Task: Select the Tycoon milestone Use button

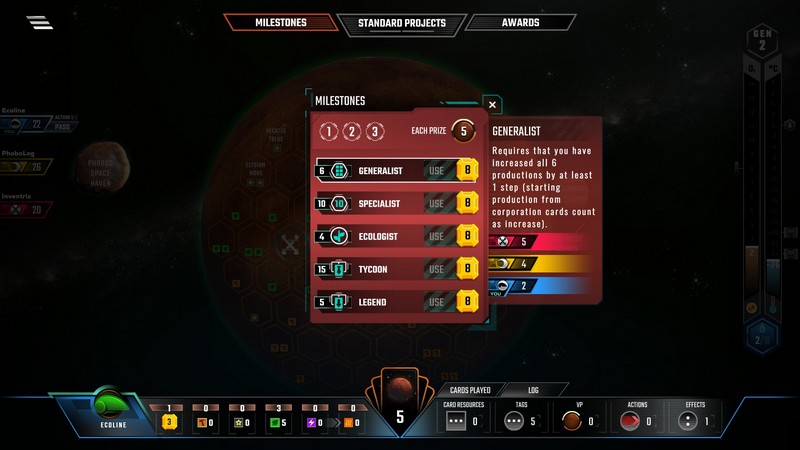Action: point(437,269)
